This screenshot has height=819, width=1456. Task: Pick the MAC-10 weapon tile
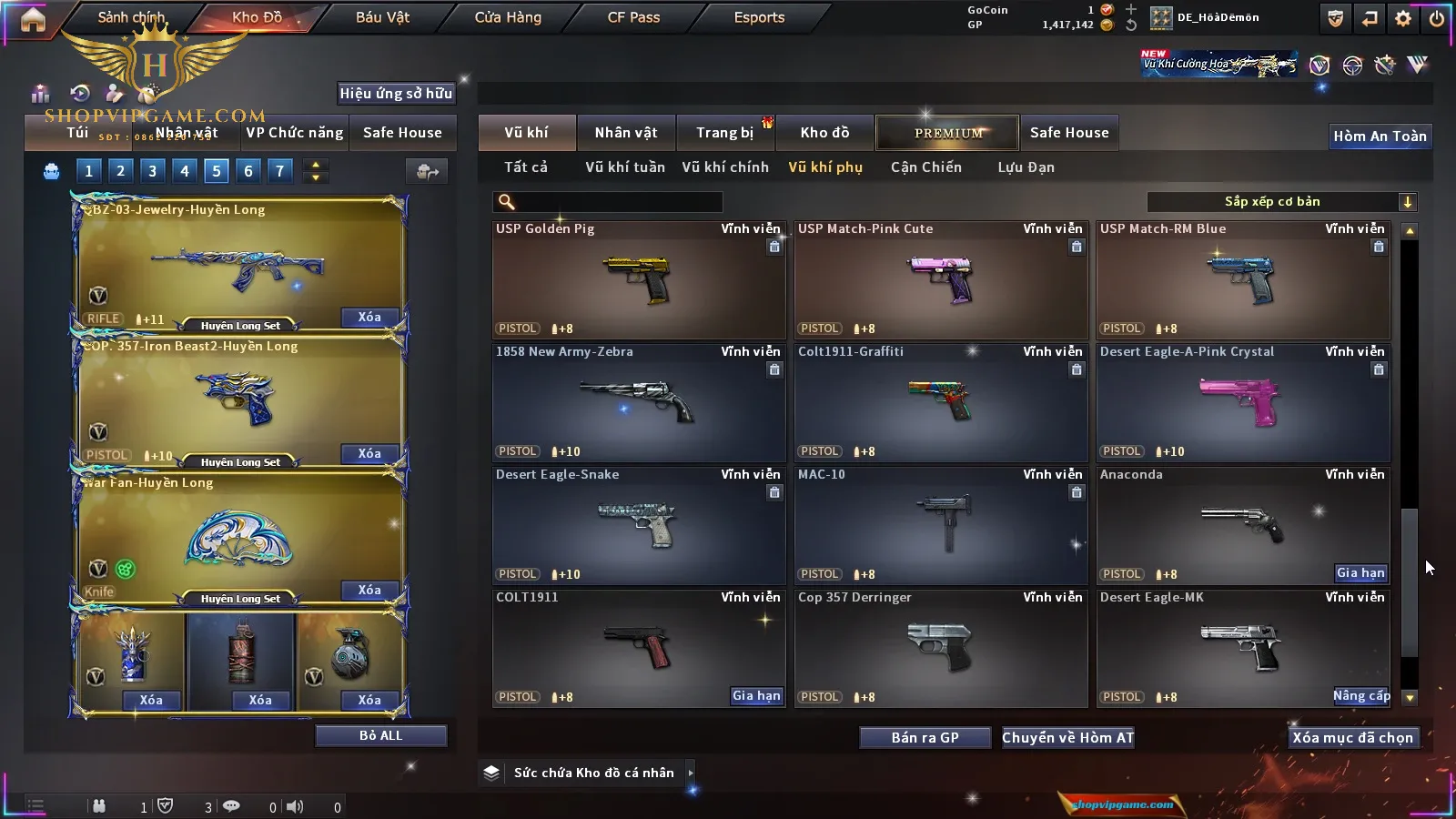click(x=941, y=526)
